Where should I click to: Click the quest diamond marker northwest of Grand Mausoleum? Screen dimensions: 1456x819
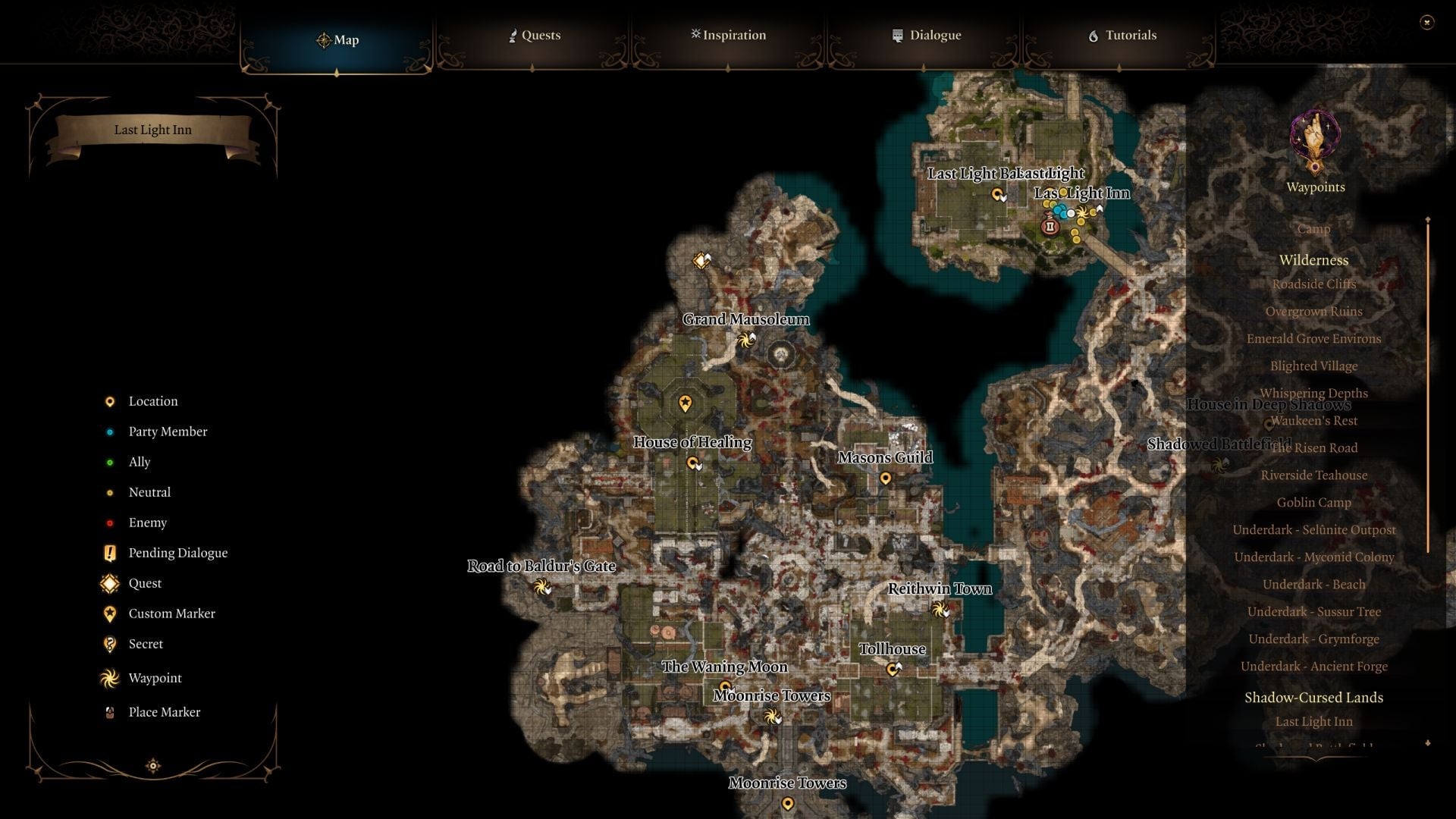pyautogui.click(x=700, y=260)
